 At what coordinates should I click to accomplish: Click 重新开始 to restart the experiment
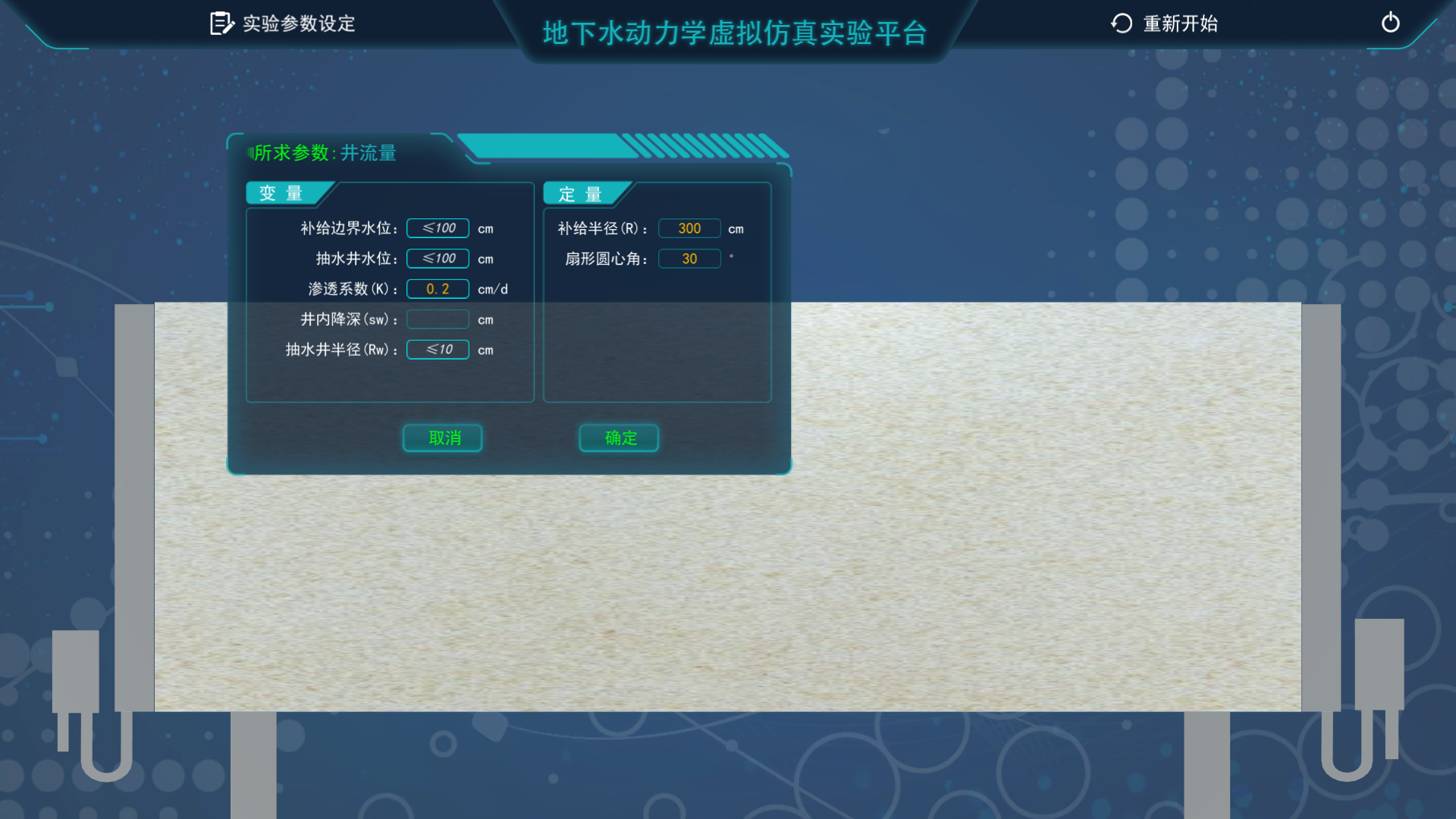tap(1179, 24)
